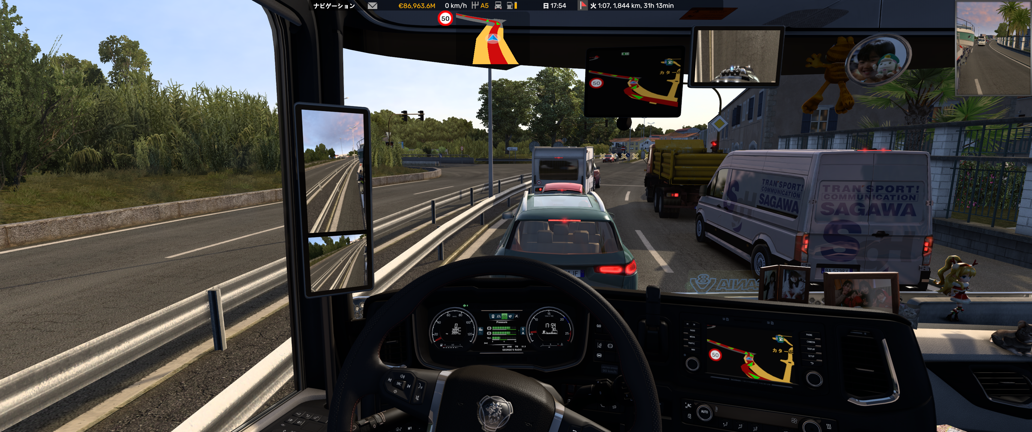Open the mail envelope icon in top bar

[372, 6]
